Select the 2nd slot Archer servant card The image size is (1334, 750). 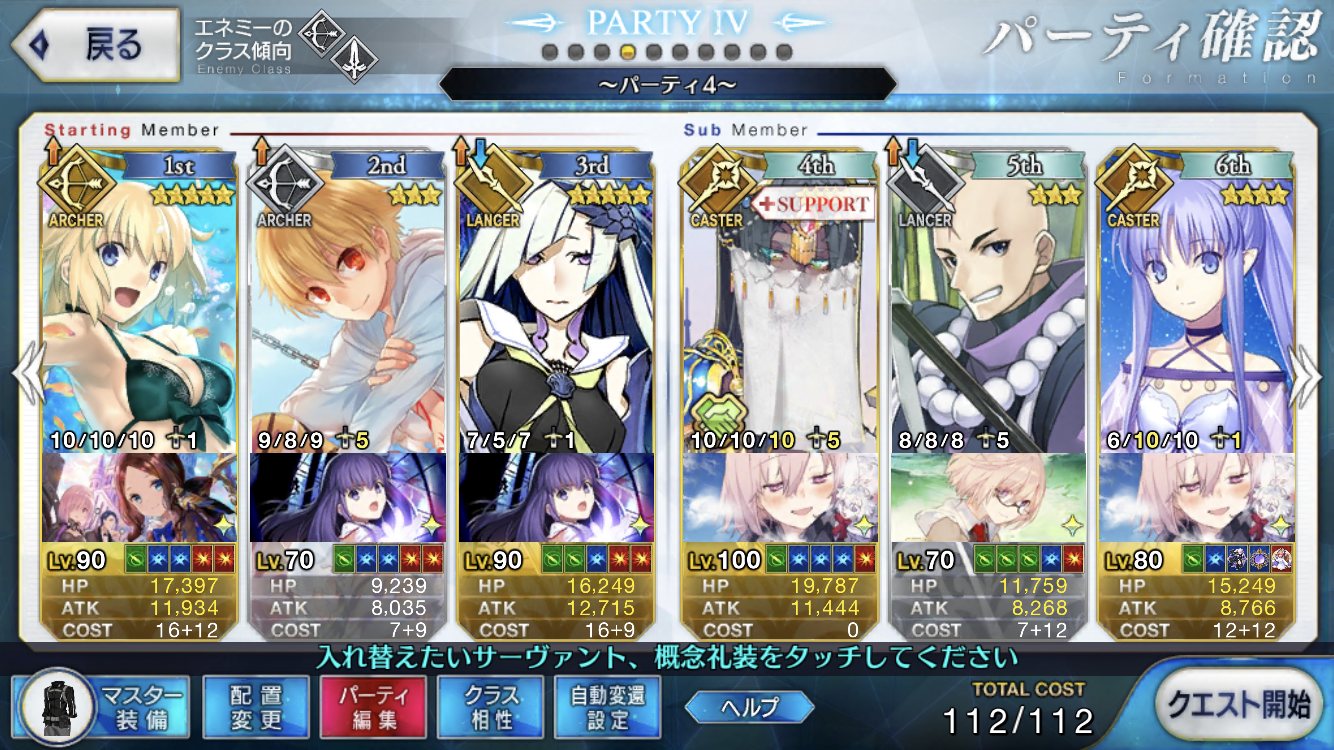(x=348, y=310)
